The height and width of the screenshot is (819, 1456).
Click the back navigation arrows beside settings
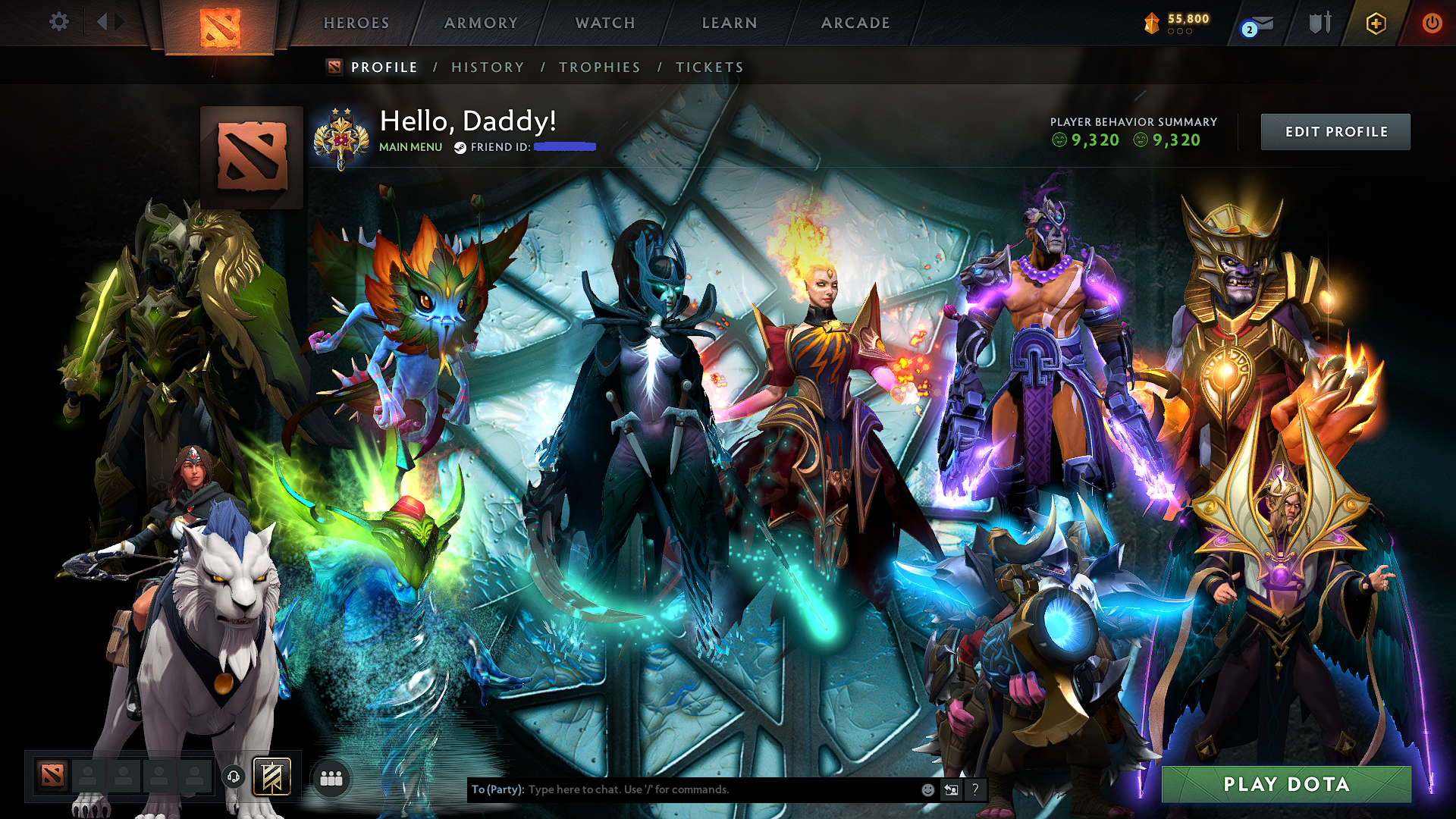click(106, 22)
